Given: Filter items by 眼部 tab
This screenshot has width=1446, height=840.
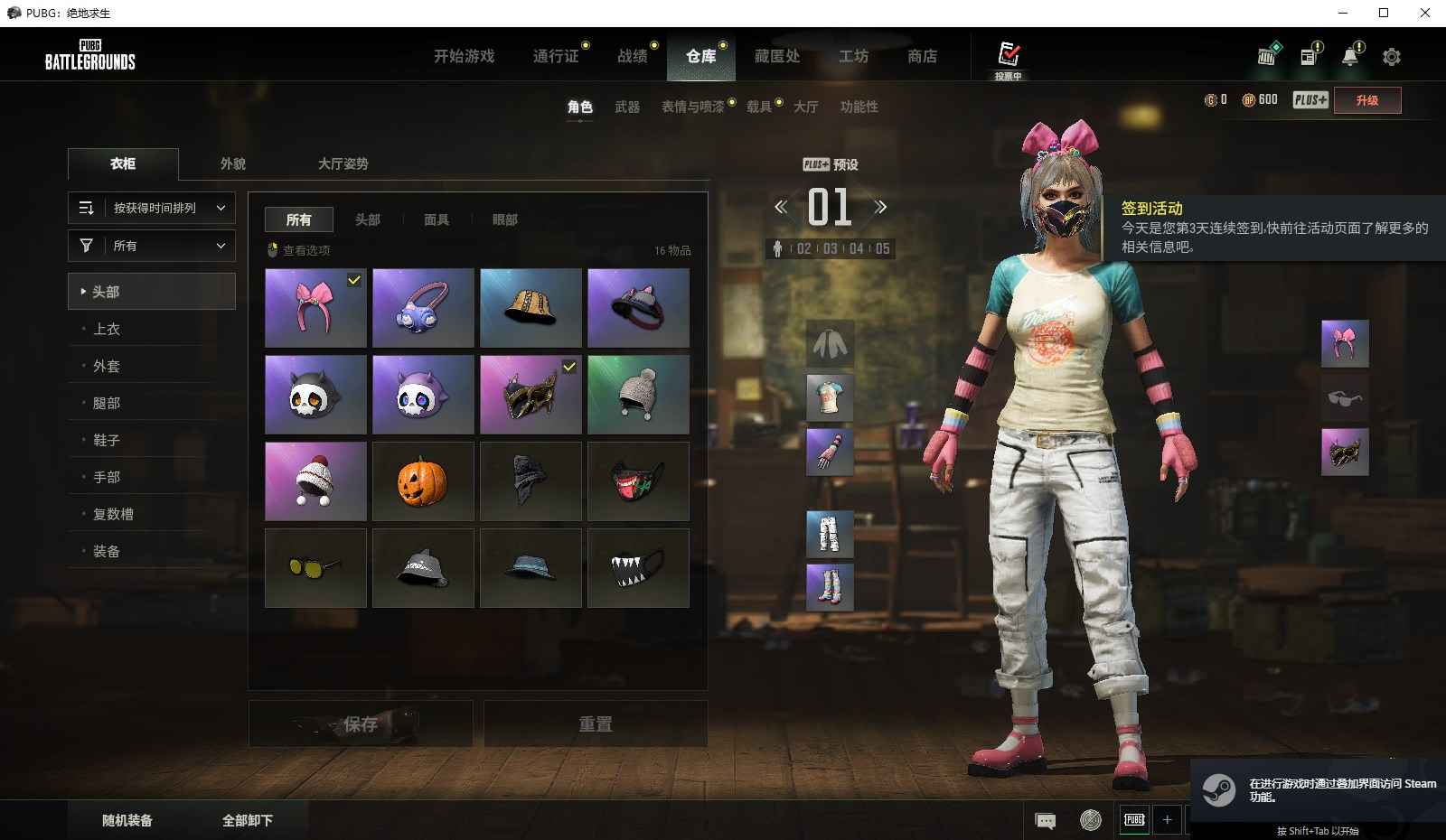Looking at the screenshot, I should (x=505, y=219).
